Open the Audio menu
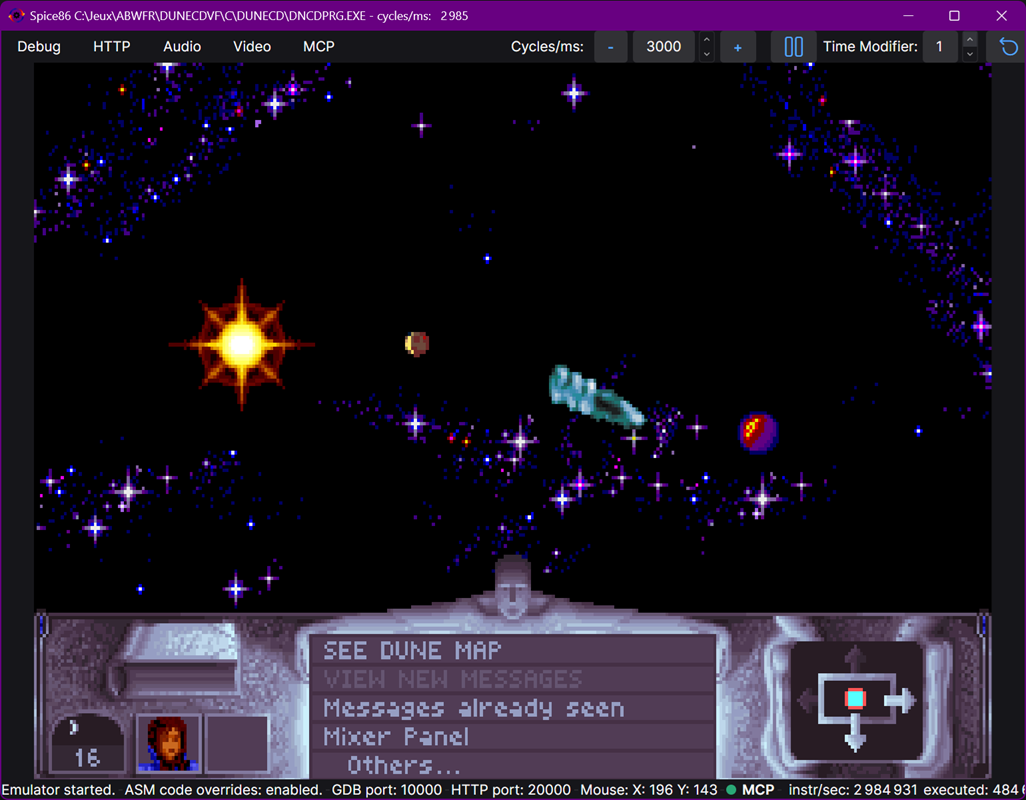 (182, 47)
